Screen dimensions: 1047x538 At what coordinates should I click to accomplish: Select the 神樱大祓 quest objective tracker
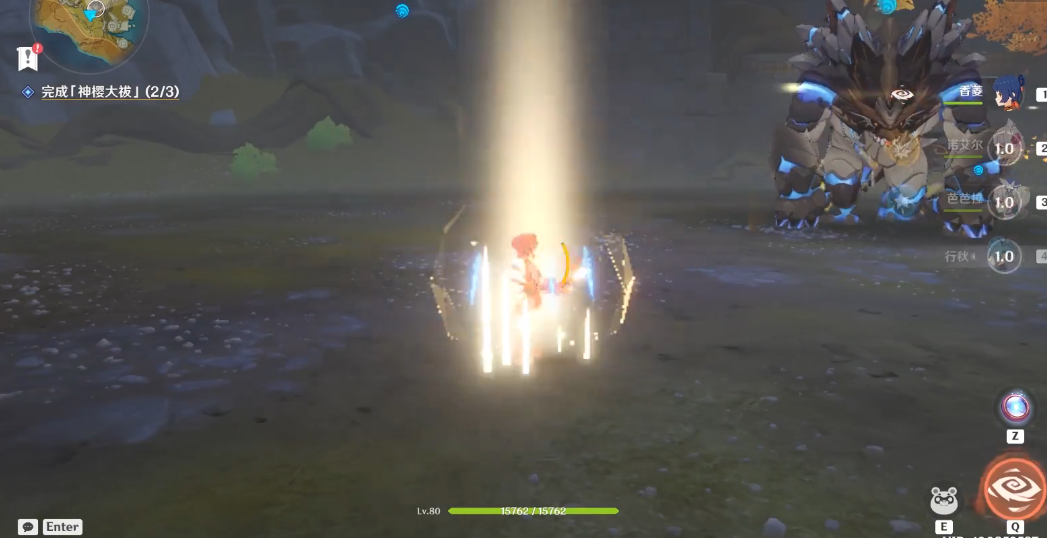pyautogui.click(x=110, y=92)
